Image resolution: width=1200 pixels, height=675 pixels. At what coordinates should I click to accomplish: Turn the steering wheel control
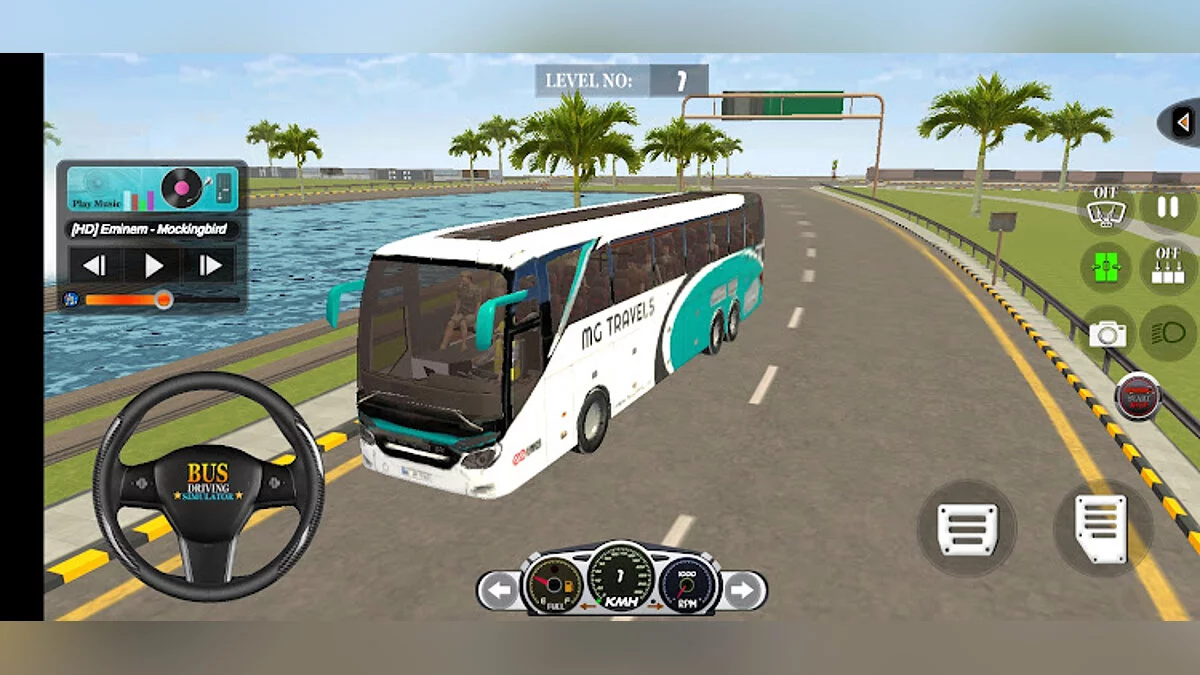[x=208, y=486]
